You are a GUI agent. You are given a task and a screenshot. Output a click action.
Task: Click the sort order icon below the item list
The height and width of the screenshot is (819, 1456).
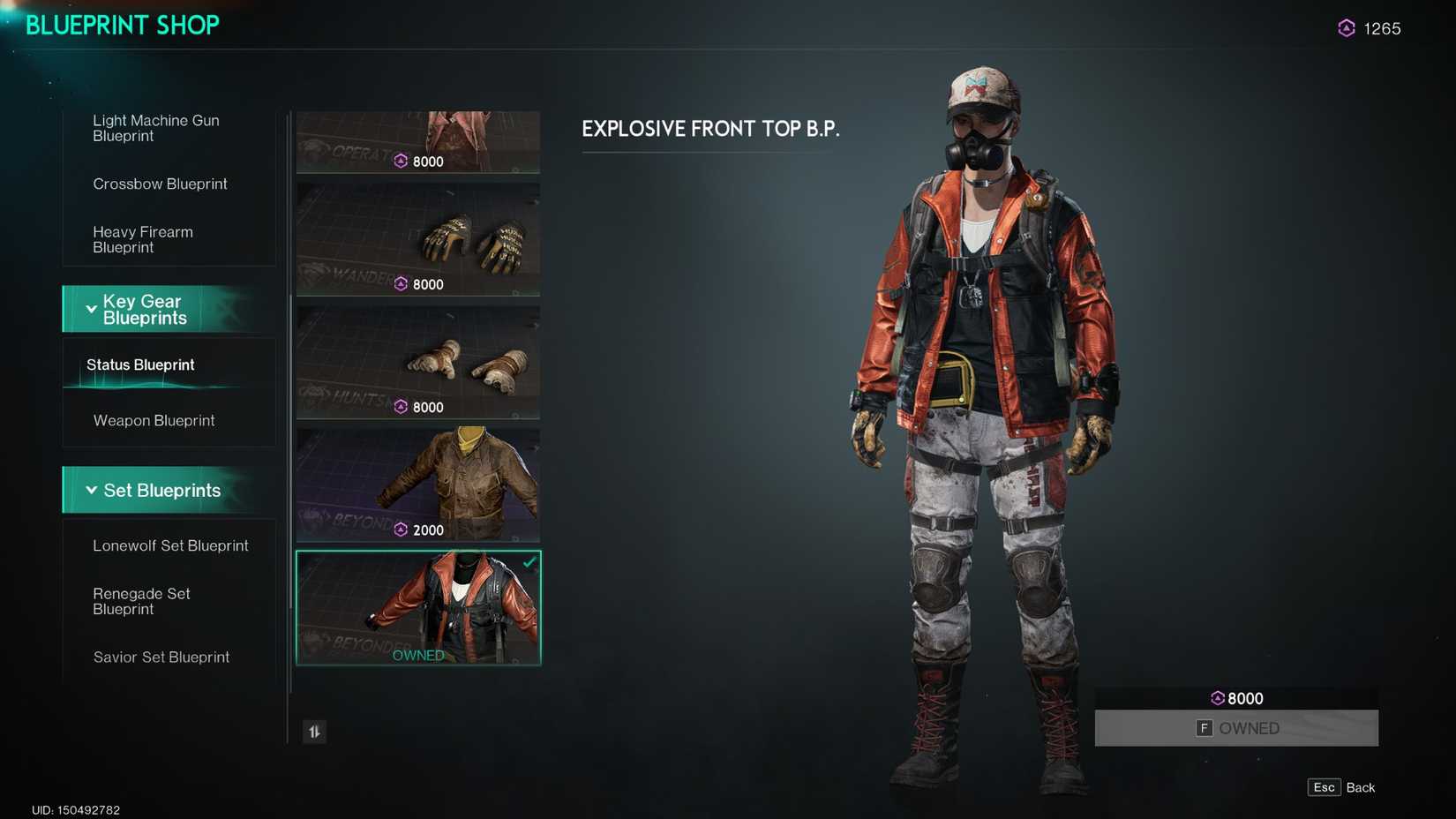pos(314,732)
